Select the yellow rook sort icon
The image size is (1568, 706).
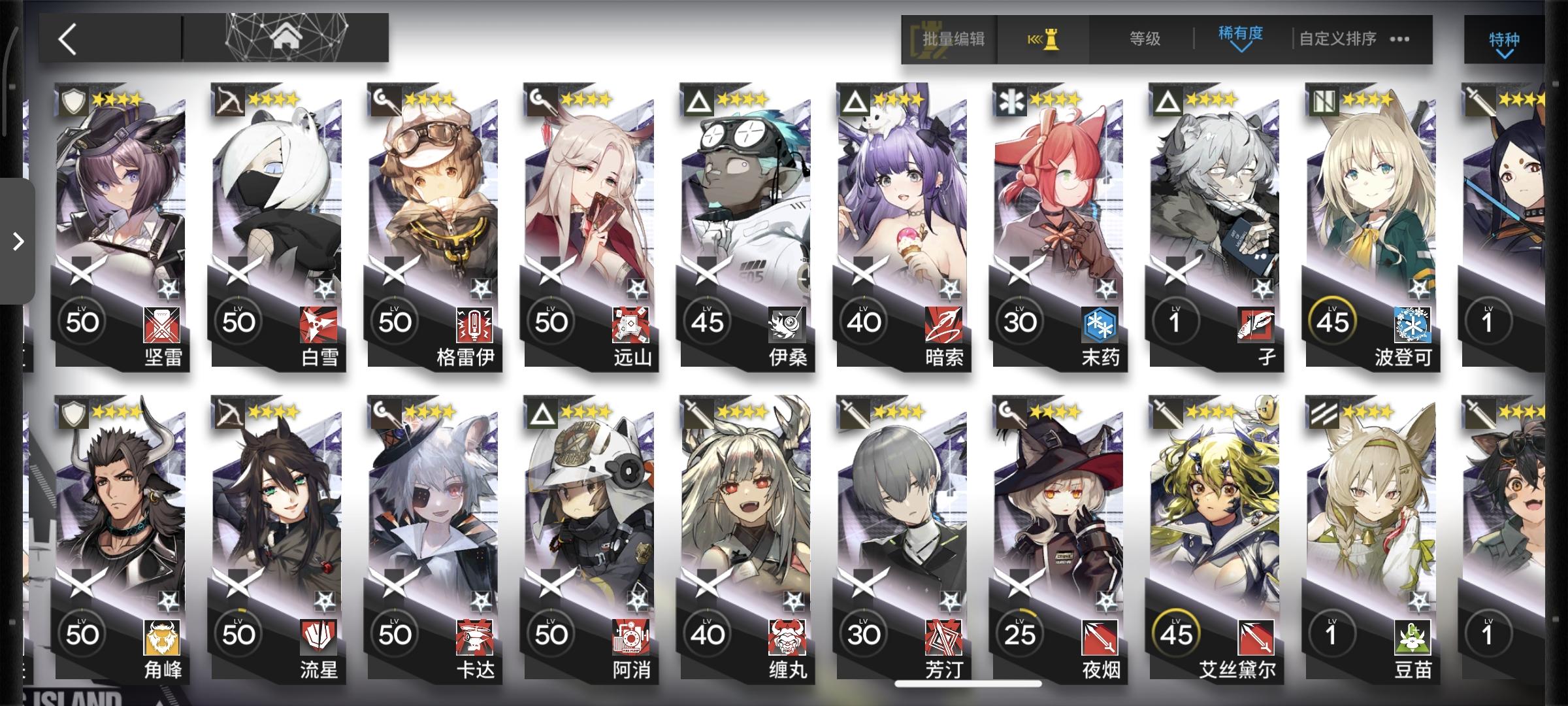1043,39
